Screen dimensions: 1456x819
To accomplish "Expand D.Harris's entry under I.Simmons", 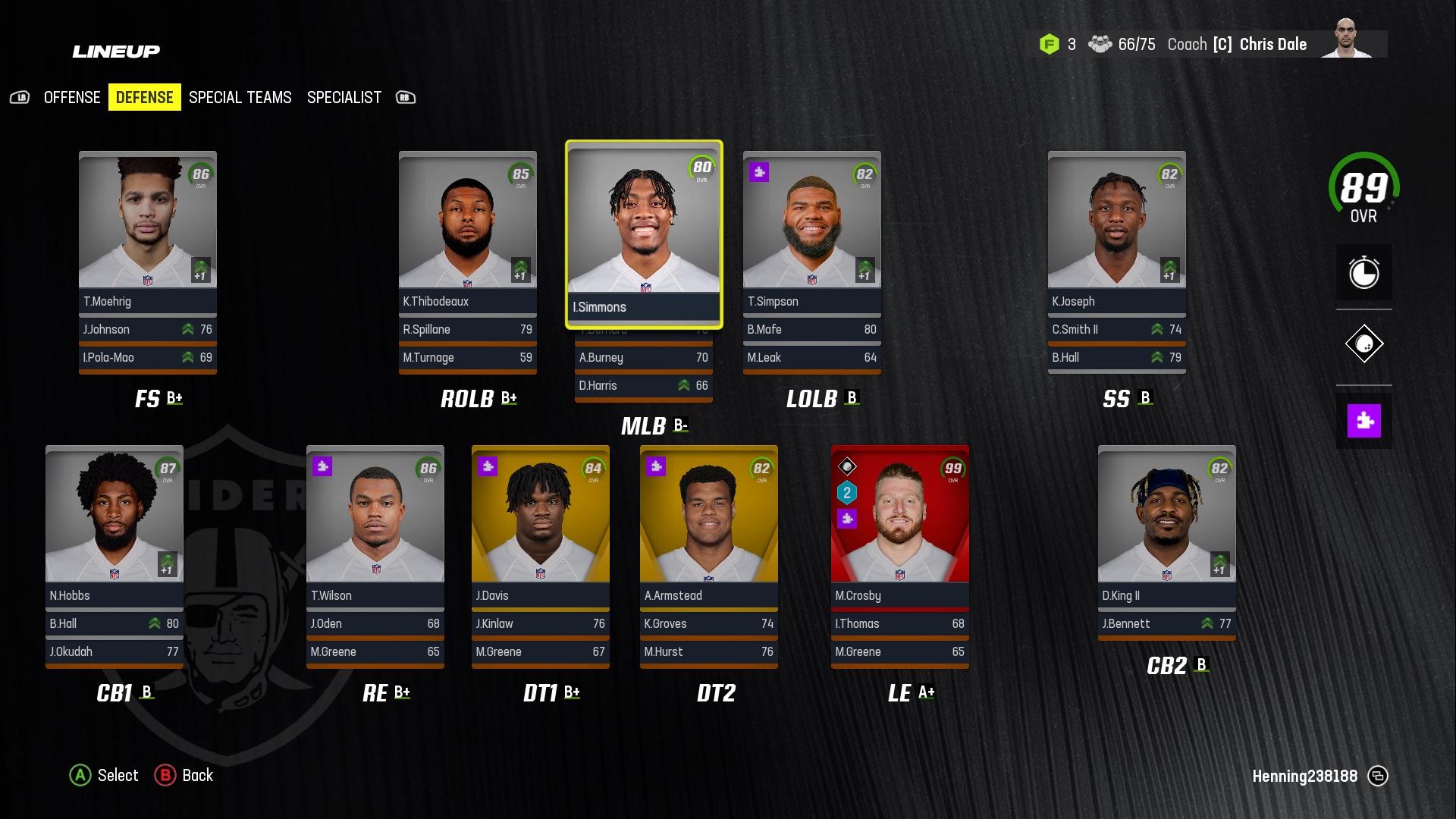I will (x=643, y=386).
